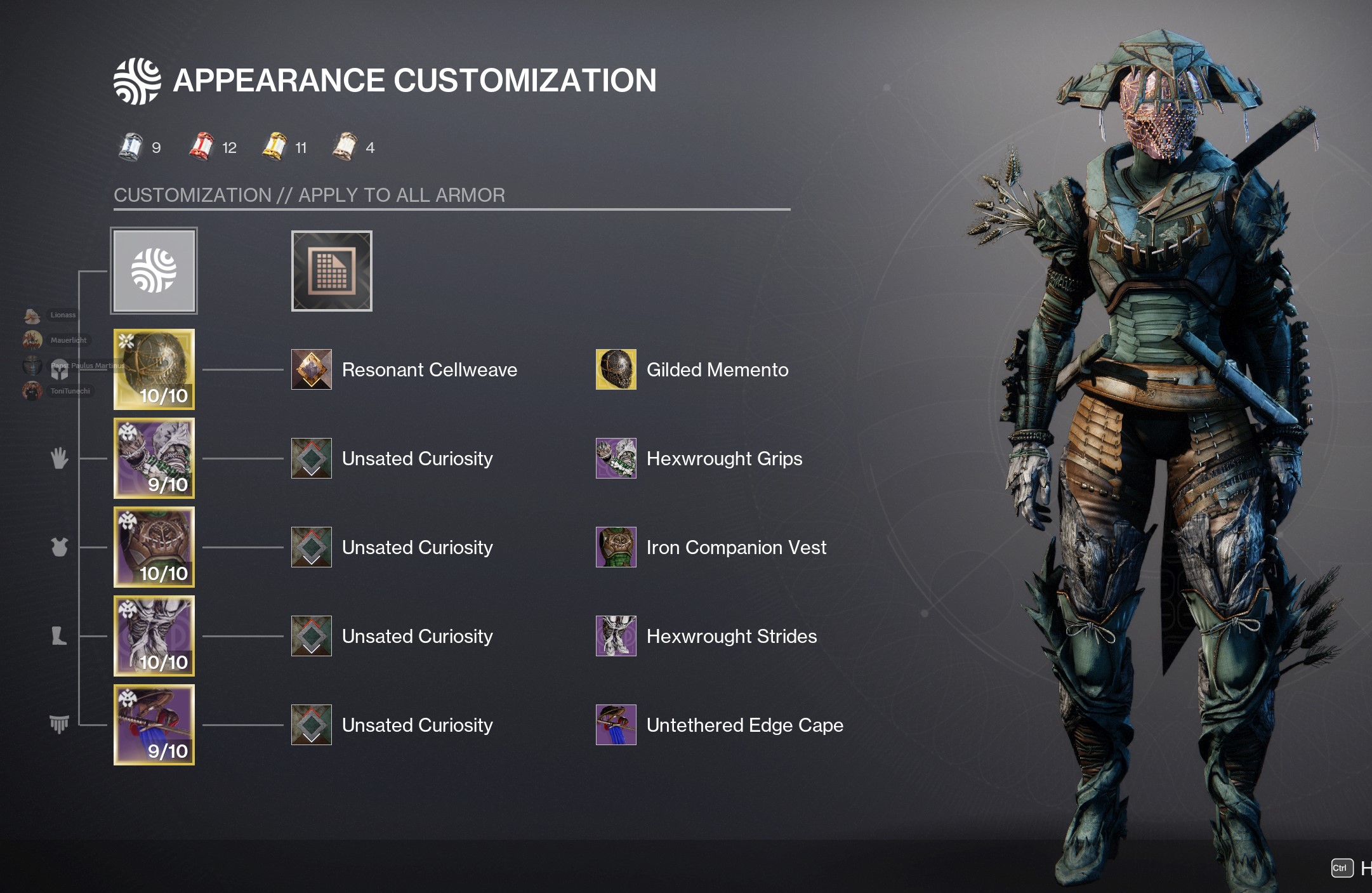Choose the Hexwrought Grips ornament

[616, 458]
